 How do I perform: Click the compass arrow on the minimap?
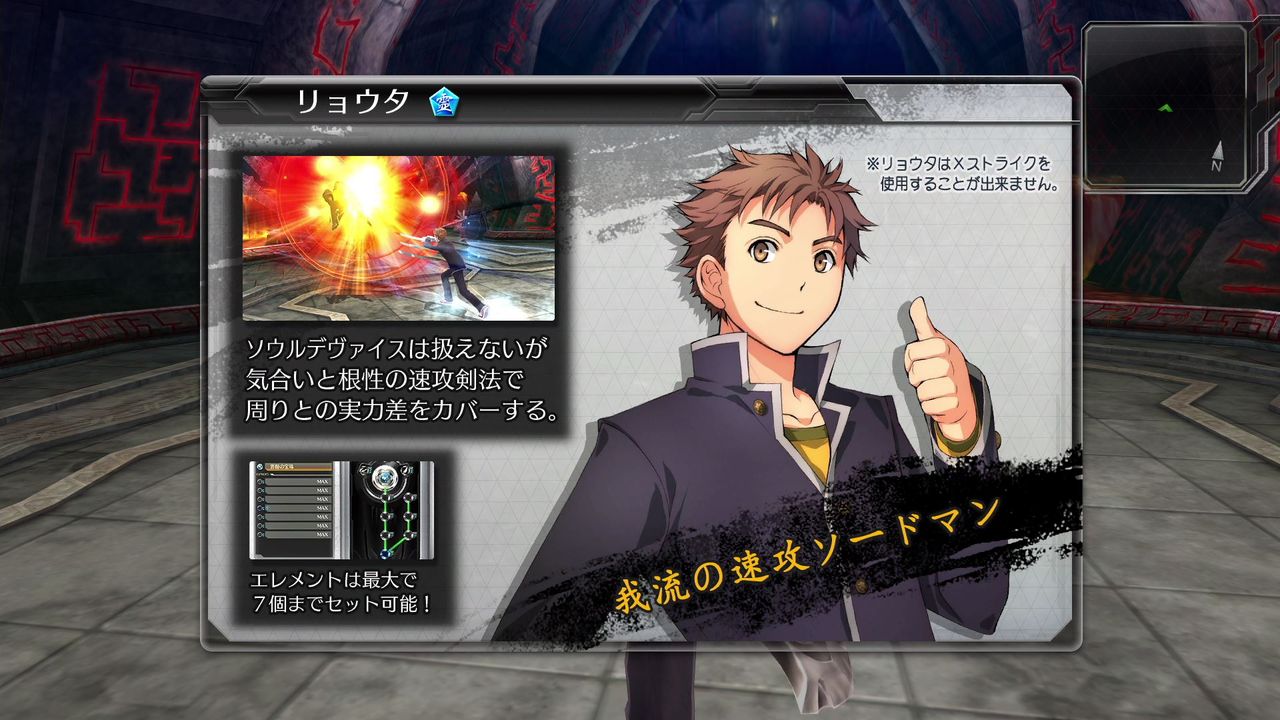1220,150
